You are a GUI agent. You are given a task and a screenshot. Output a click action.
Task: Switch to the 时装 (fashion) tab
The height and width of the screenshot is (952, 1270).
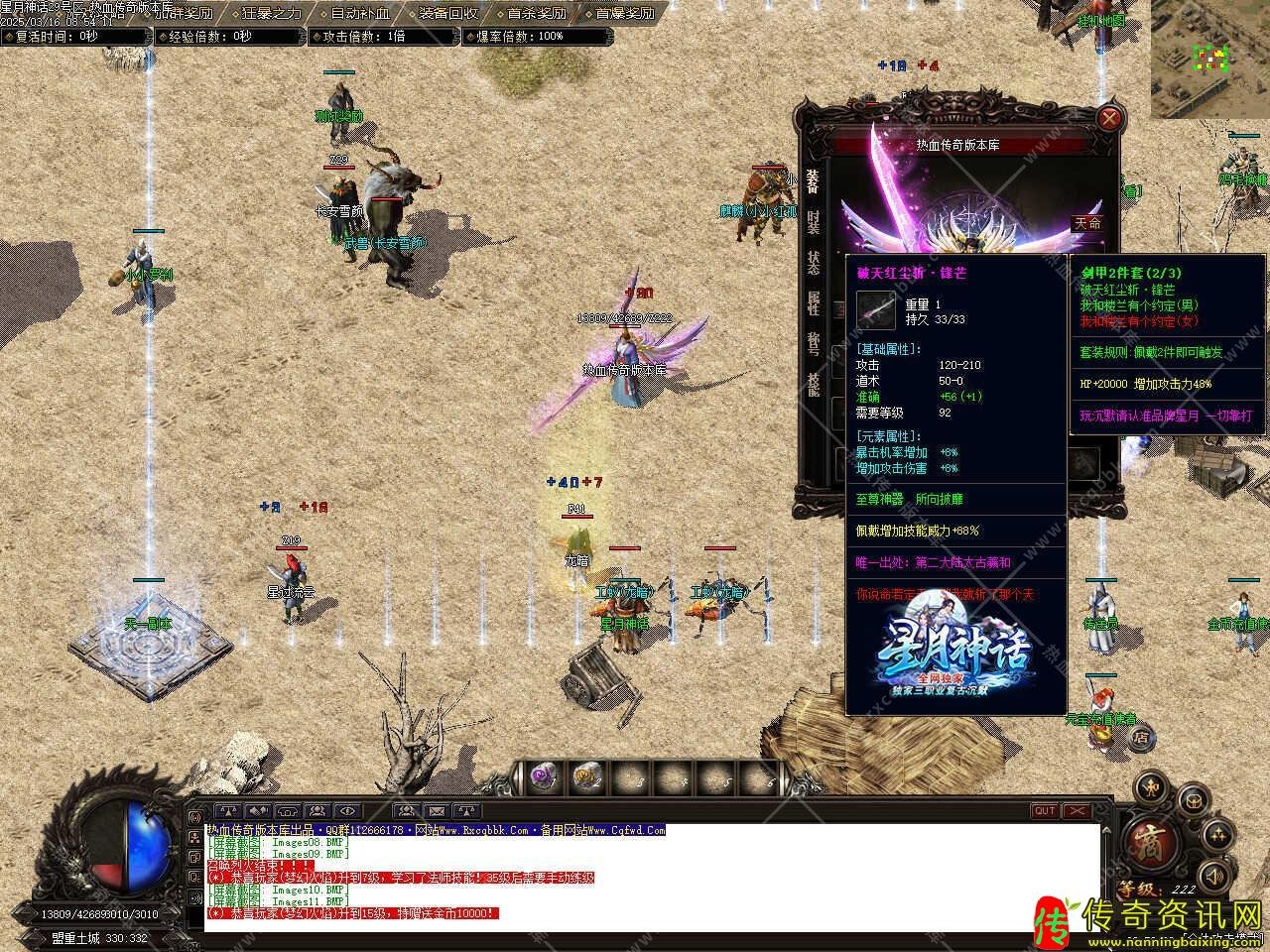tap(814, 222)
